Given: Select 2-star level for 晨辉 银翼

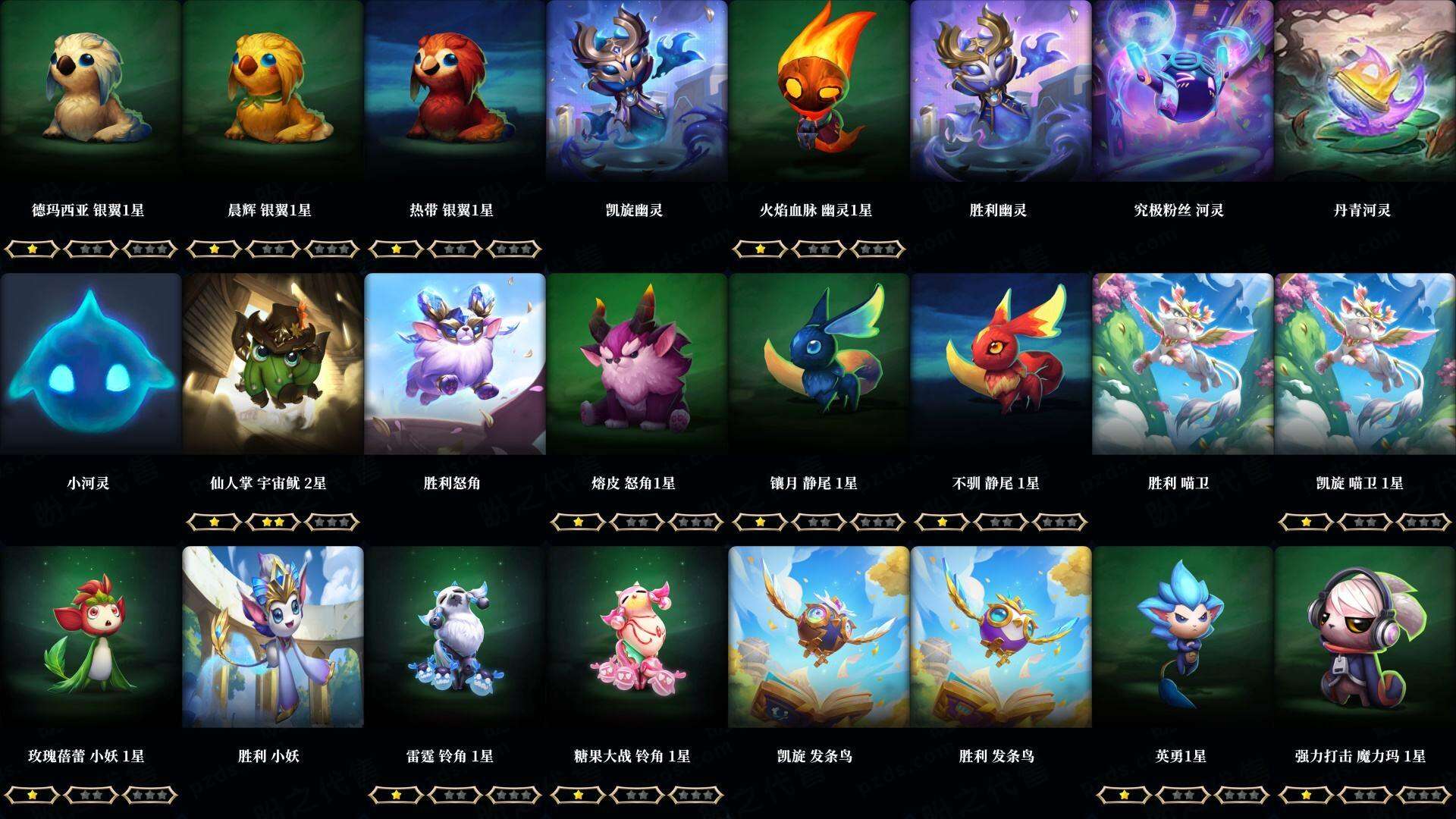Looking at the screenshot, I should [271, 247].
